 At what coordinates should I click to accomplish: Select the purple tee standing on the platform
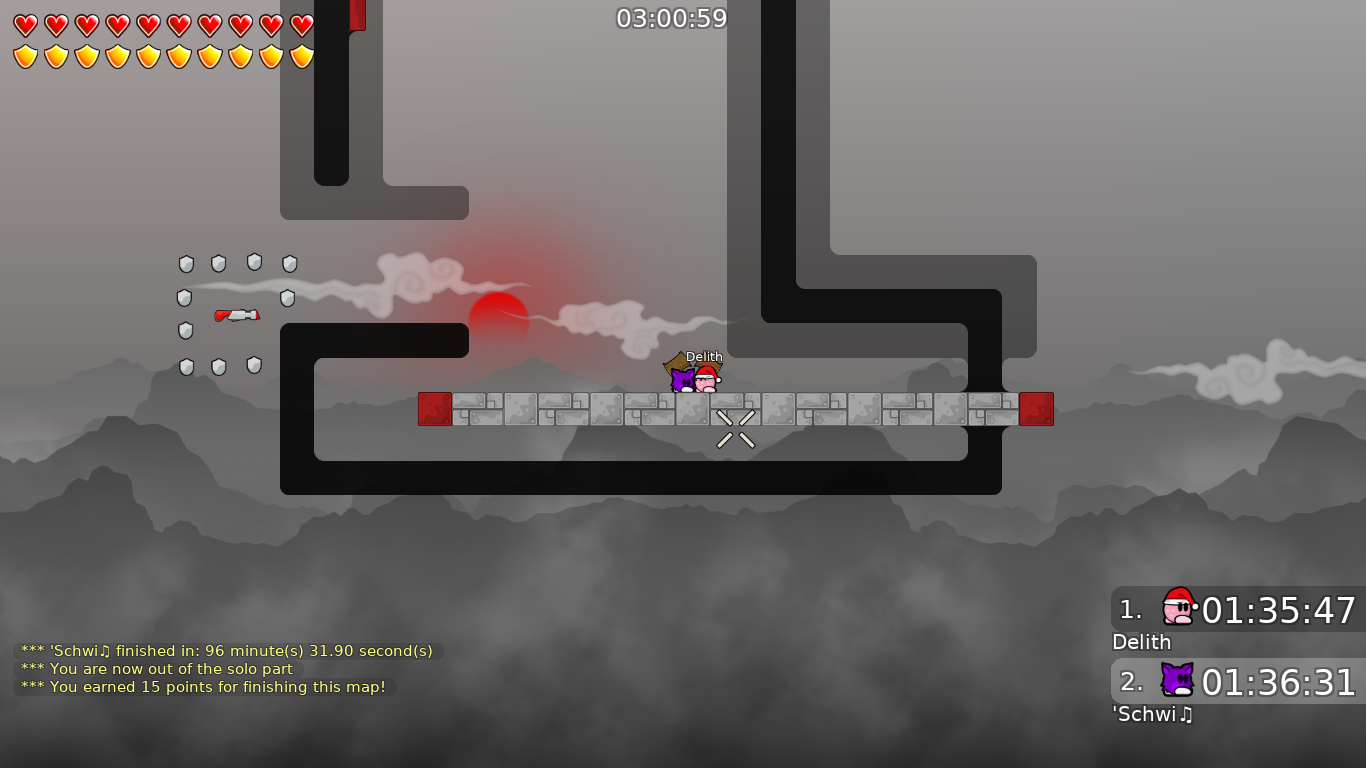pos(683,379)
